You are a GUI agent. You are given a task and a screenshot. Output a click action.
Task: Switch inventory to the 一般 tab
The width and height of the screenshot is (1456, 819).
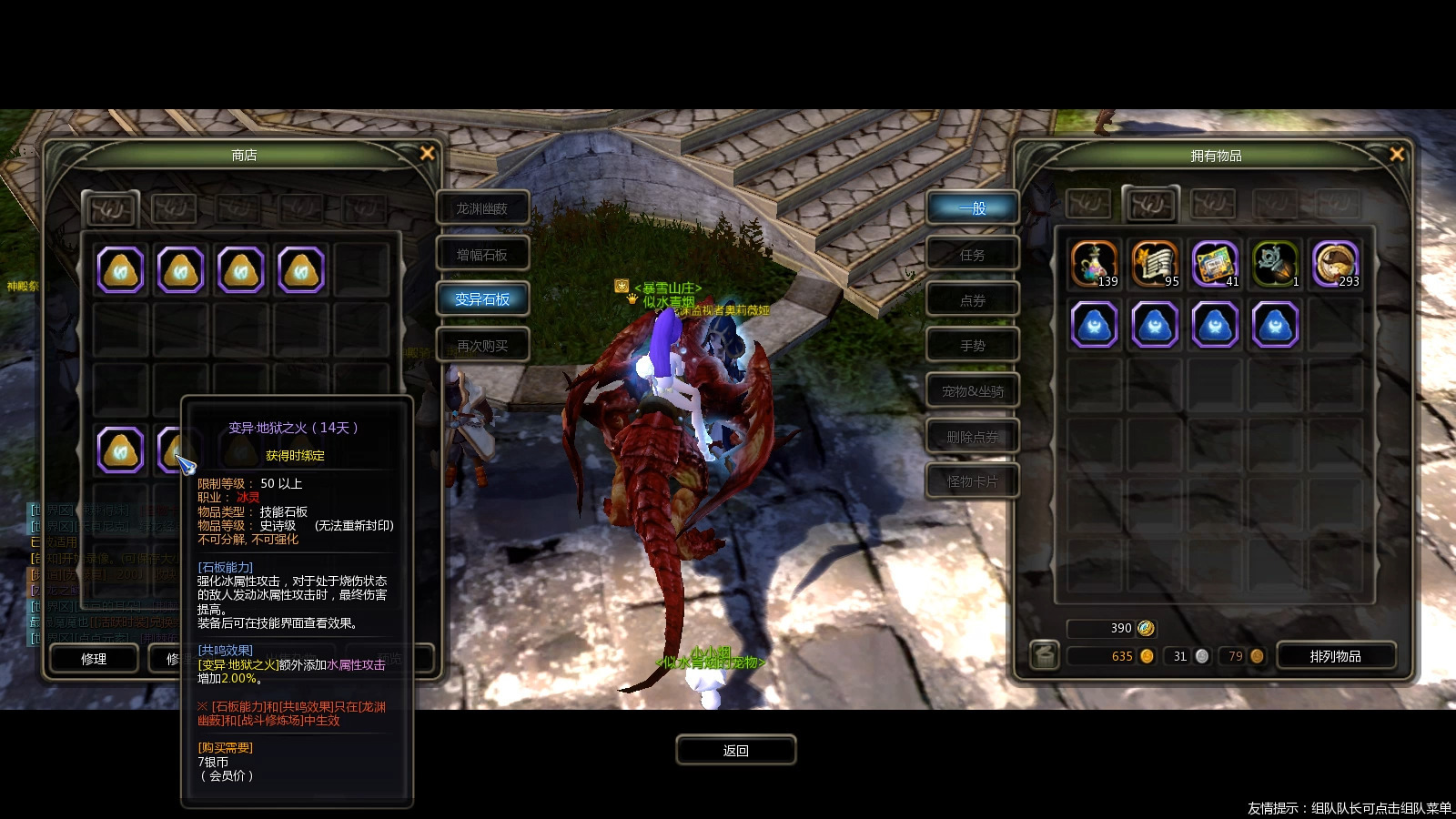(972, 208)
